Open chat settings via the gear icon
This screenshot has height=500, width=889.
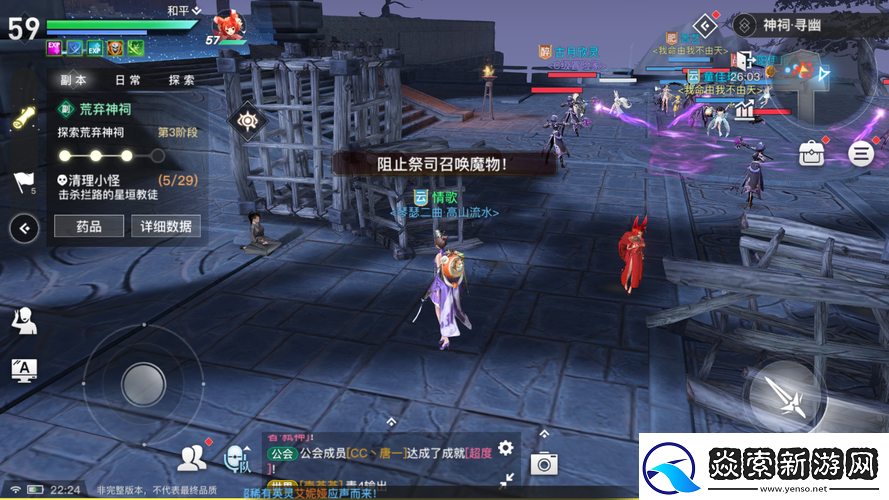(x=506, y=448)
